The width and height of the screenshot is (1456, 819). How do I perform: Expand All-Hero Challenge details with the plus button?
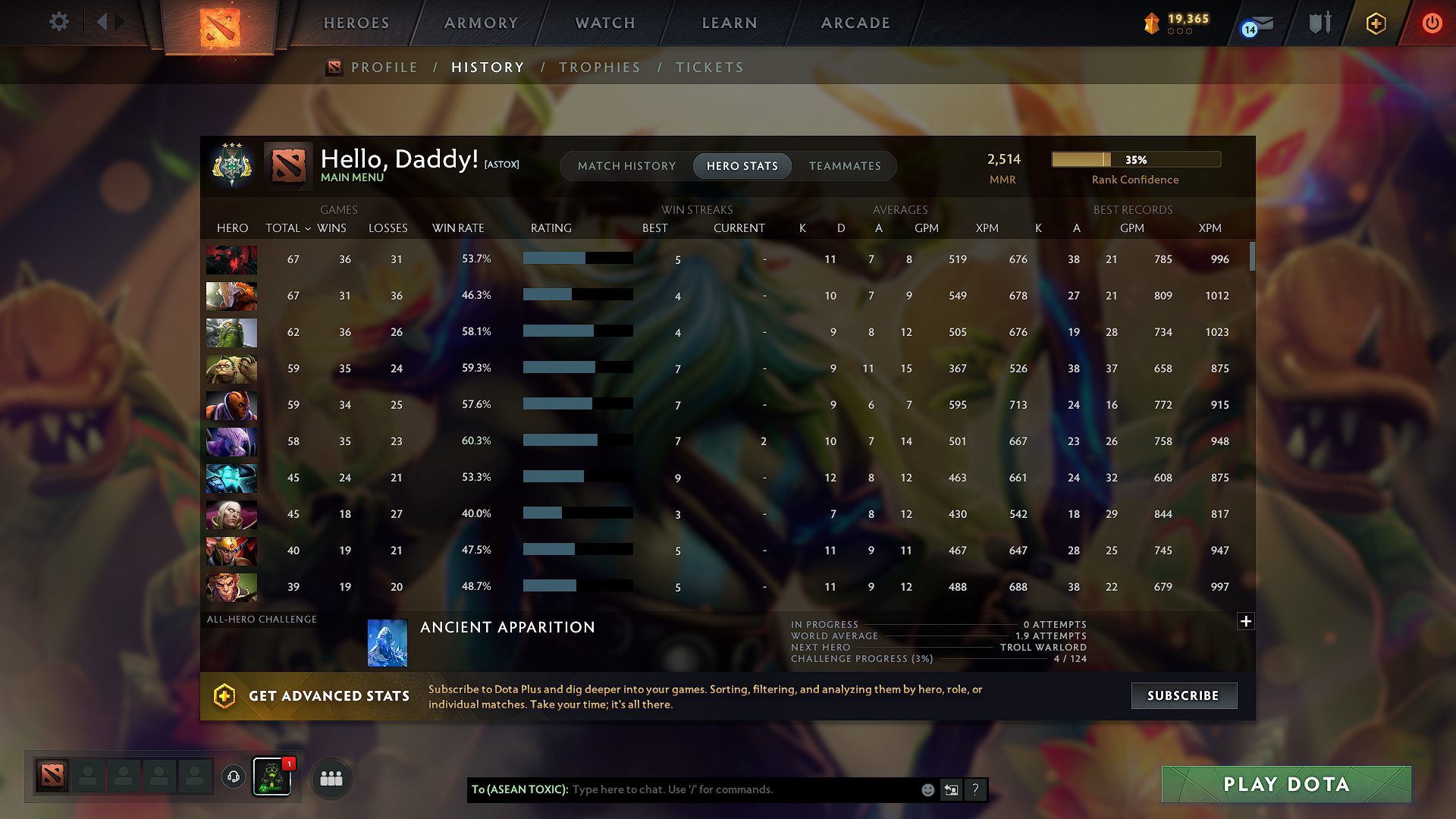(1246, 621)
